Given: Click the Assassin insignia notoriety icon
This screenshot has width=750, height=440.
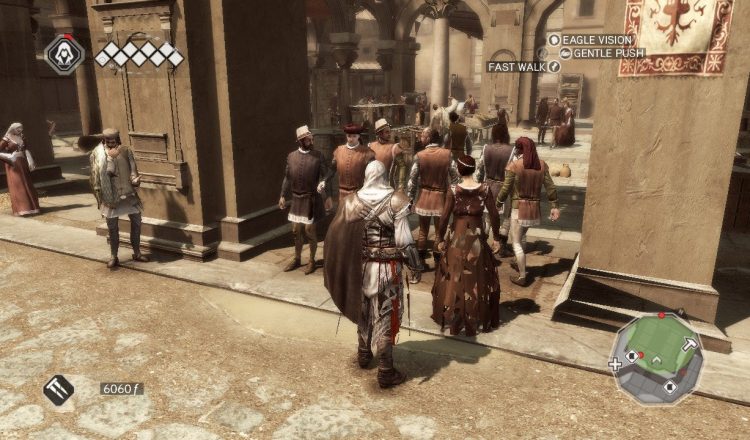Looking at the screenshot, I should click(x=64, y=54).
